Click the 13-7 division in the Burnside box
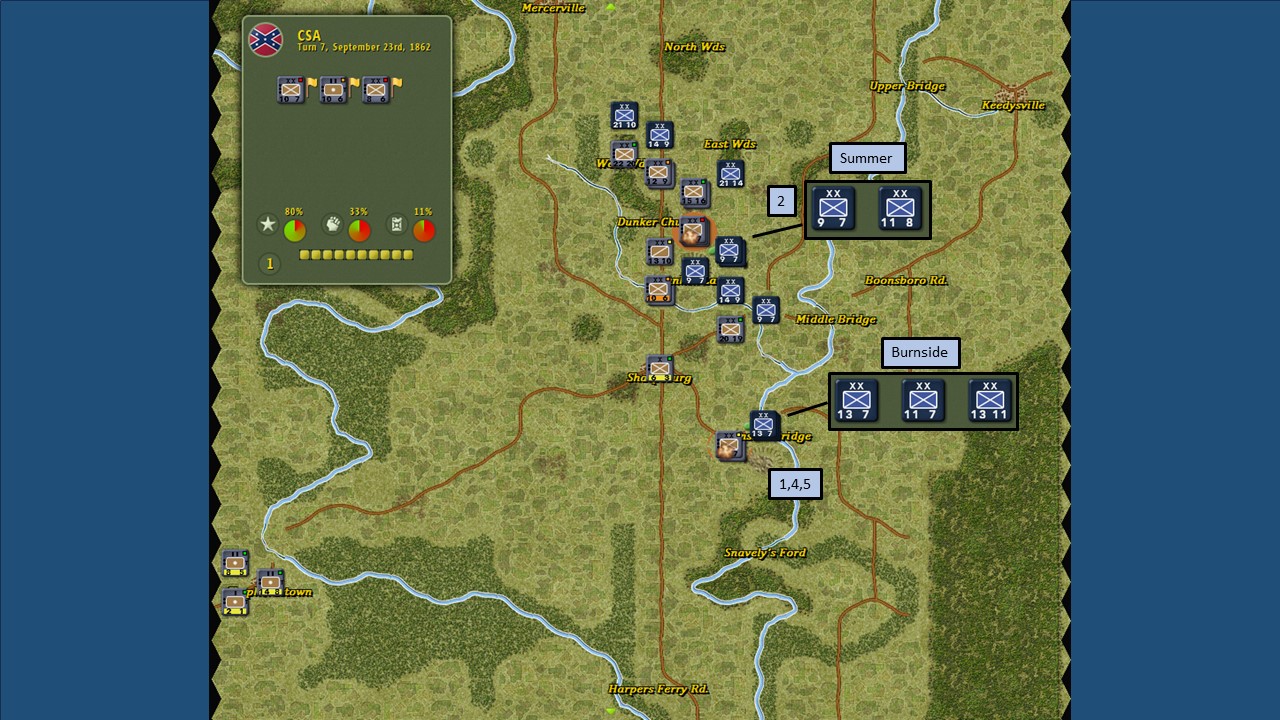Screen dimensions: 1280x720 [856, 399]
